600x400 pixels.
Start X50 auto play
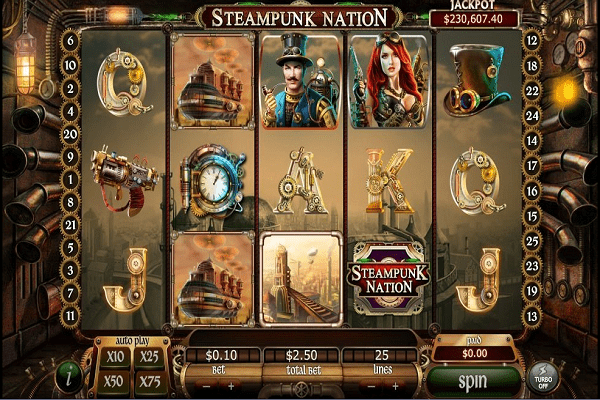[114, 381]
